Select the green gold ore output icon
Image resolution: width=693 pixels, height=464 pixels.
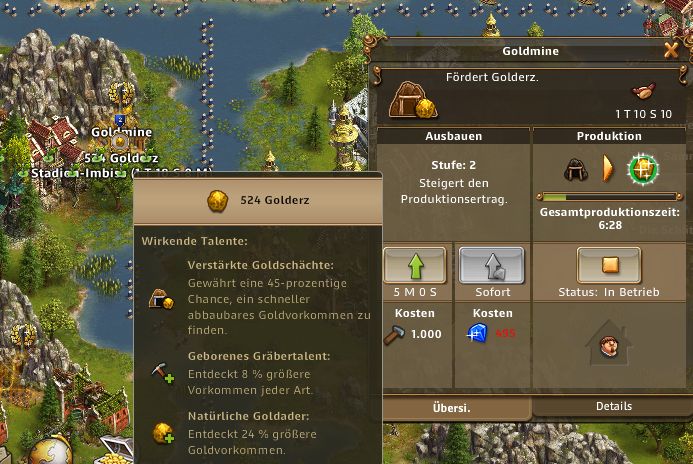(x=643, y=168)
